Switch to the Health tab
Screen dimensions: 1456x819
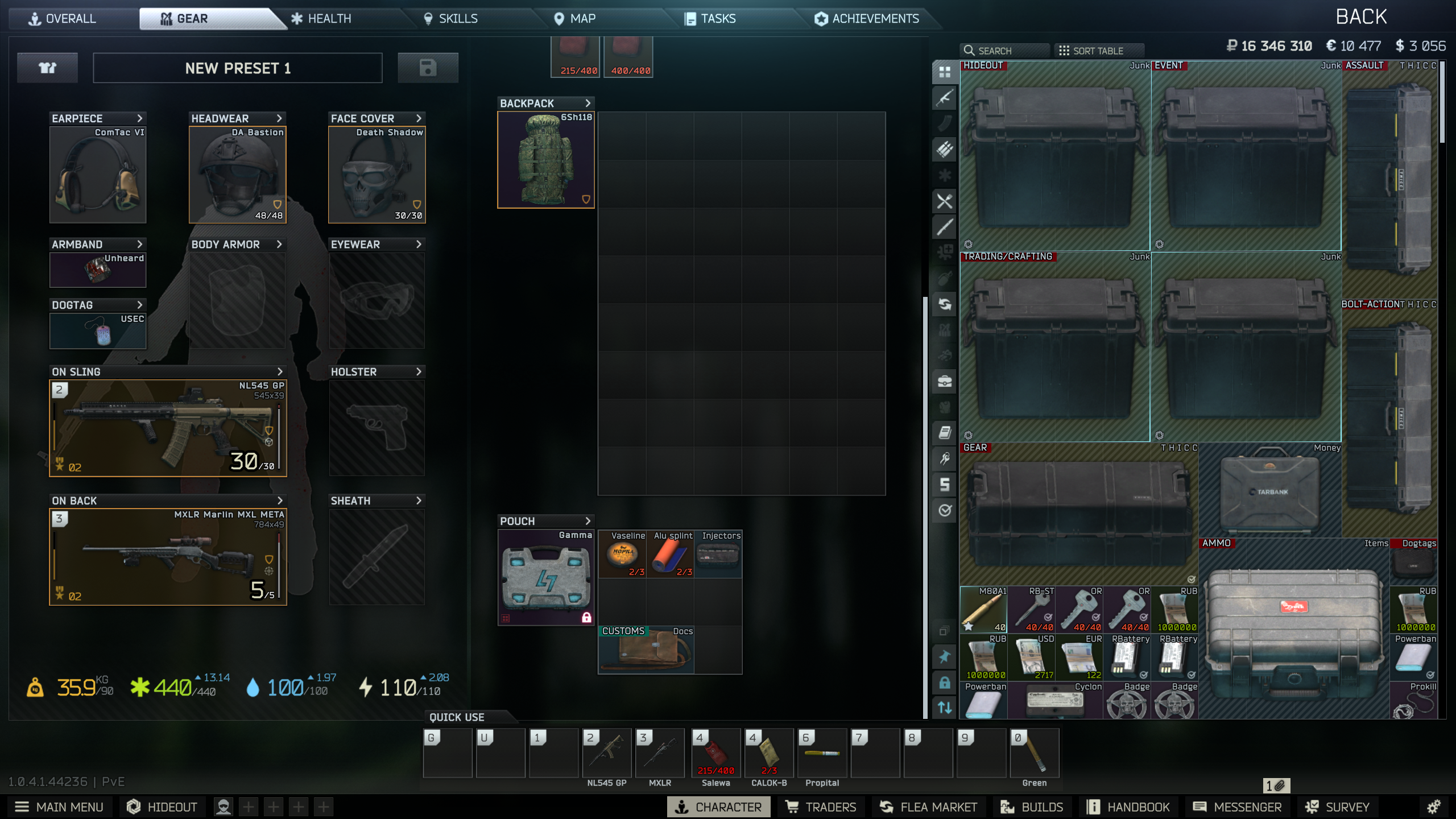click(321, 19)
